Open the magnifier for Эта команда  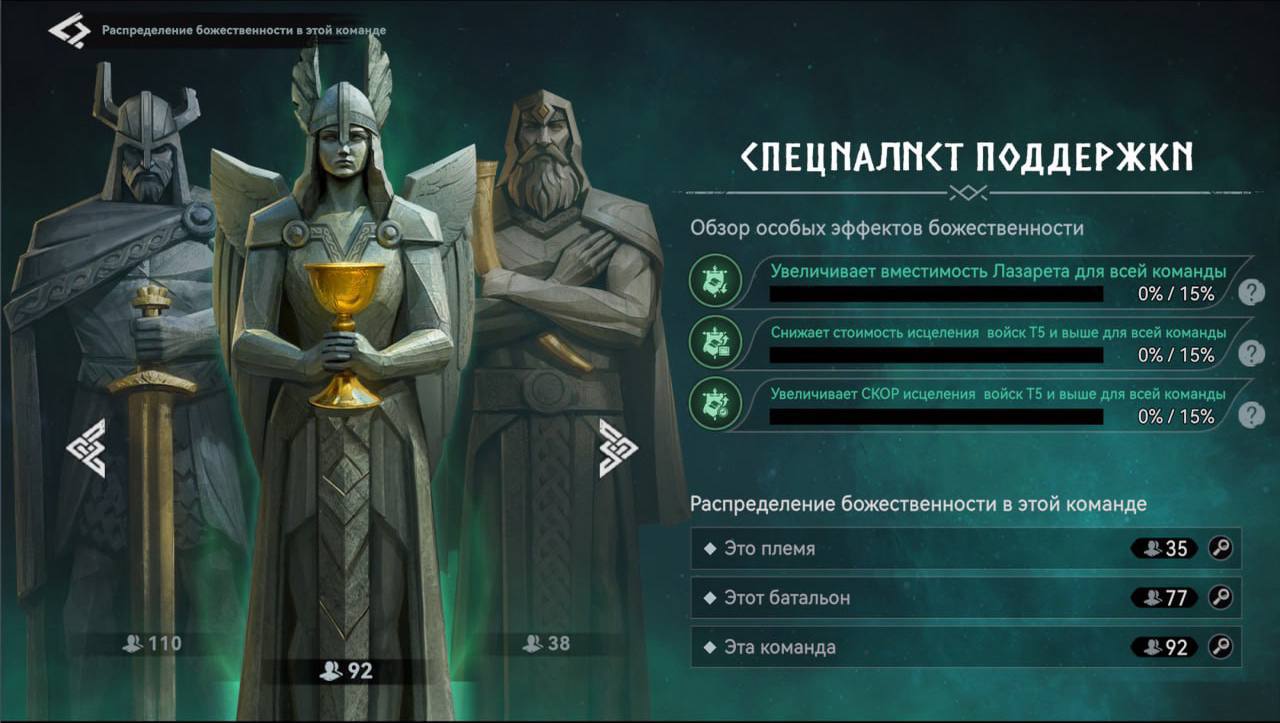pyautogui.click(x=1218, y=648)
